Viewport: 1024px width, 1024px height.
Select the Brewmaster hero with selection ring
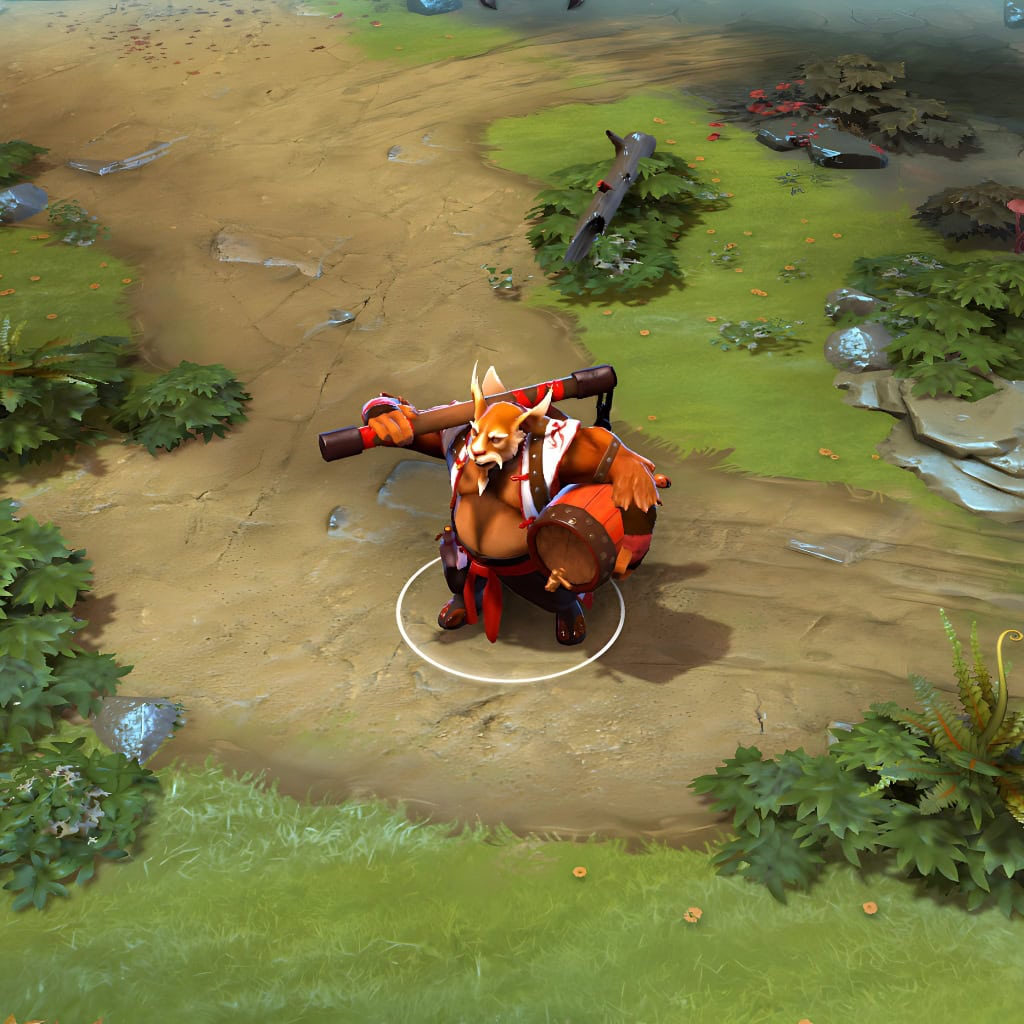520,510
